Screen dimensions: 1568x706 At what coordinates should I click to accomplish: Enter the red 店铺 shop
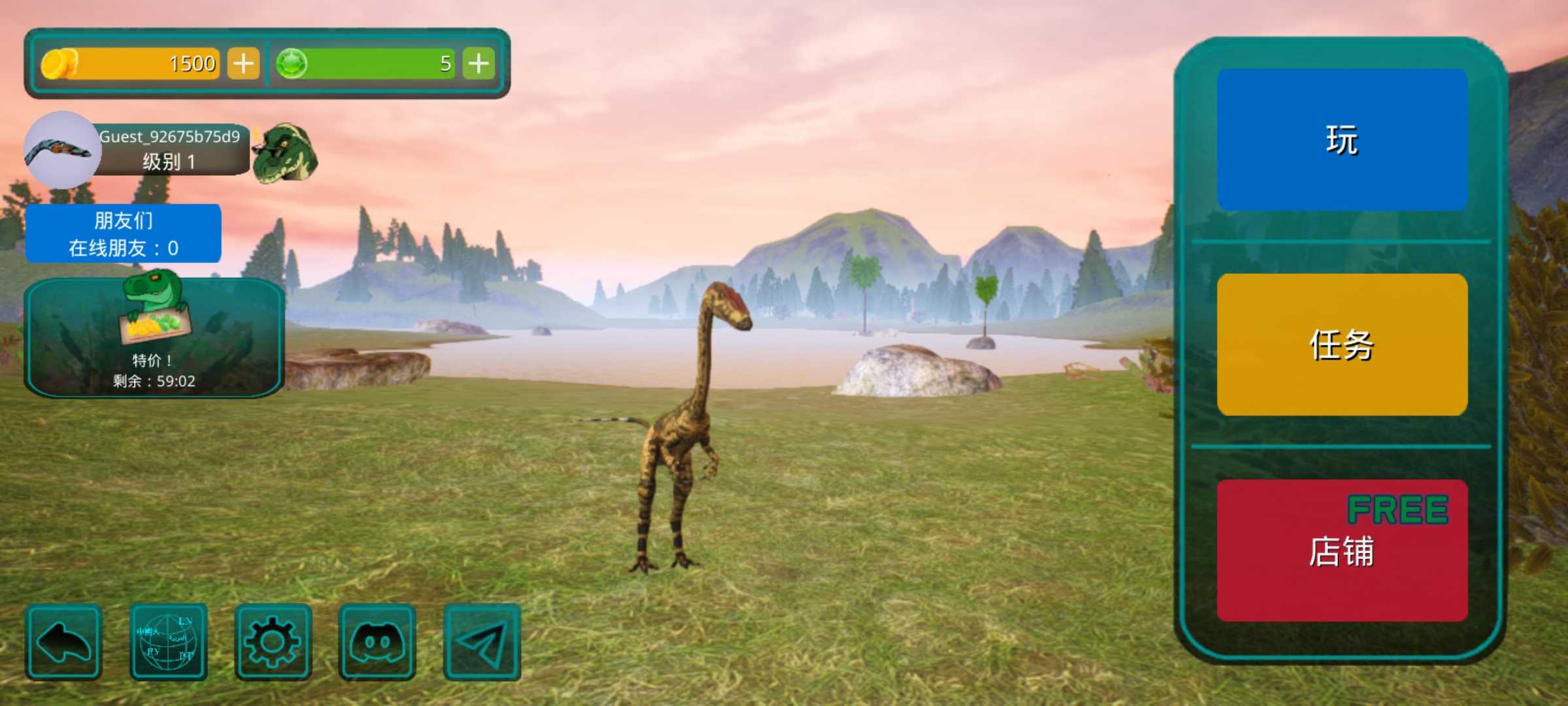click(1342, 550)
